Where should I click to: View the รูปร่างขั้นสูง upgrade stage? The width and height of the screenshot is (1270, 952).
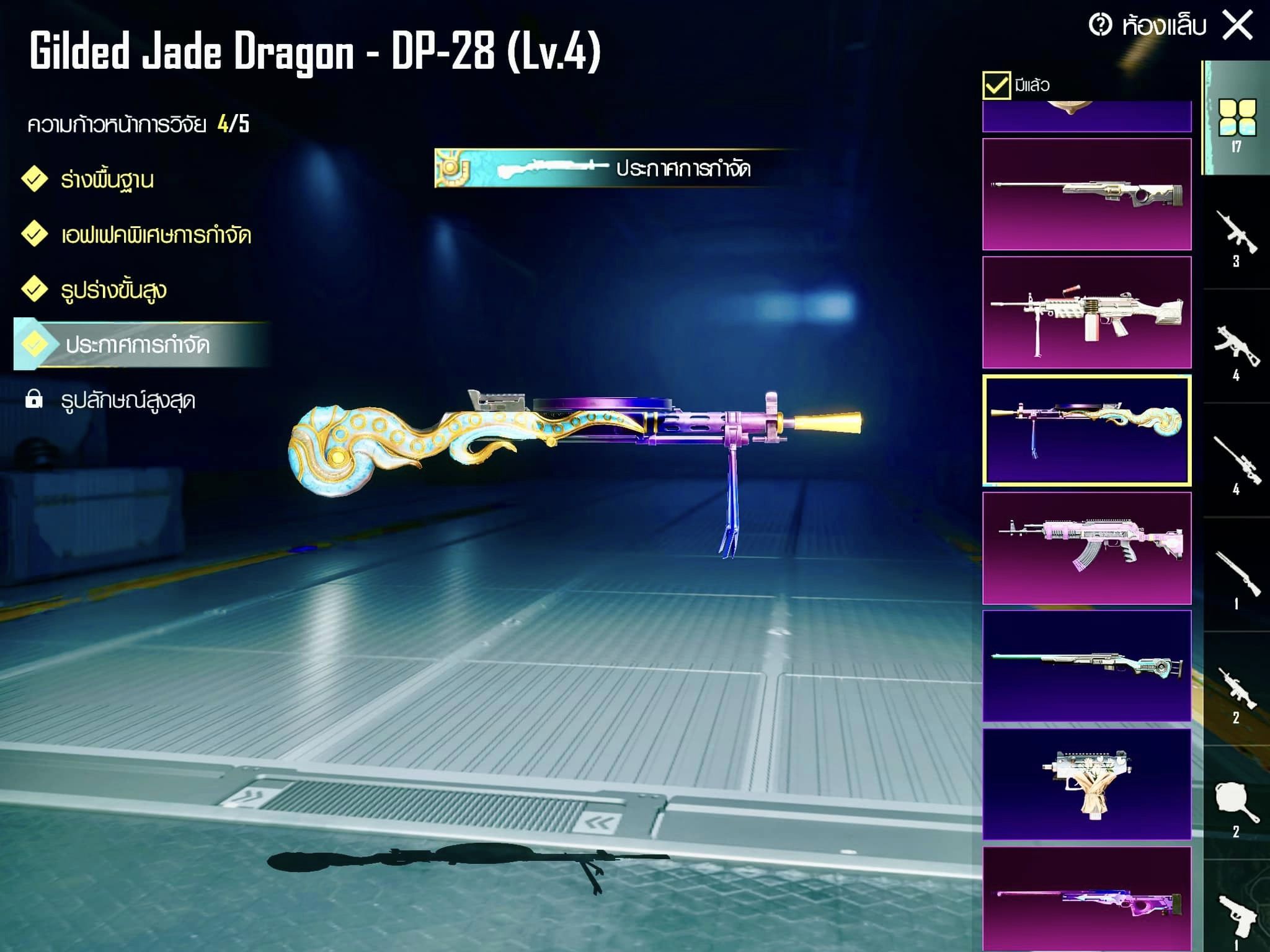tap(113, 290)
